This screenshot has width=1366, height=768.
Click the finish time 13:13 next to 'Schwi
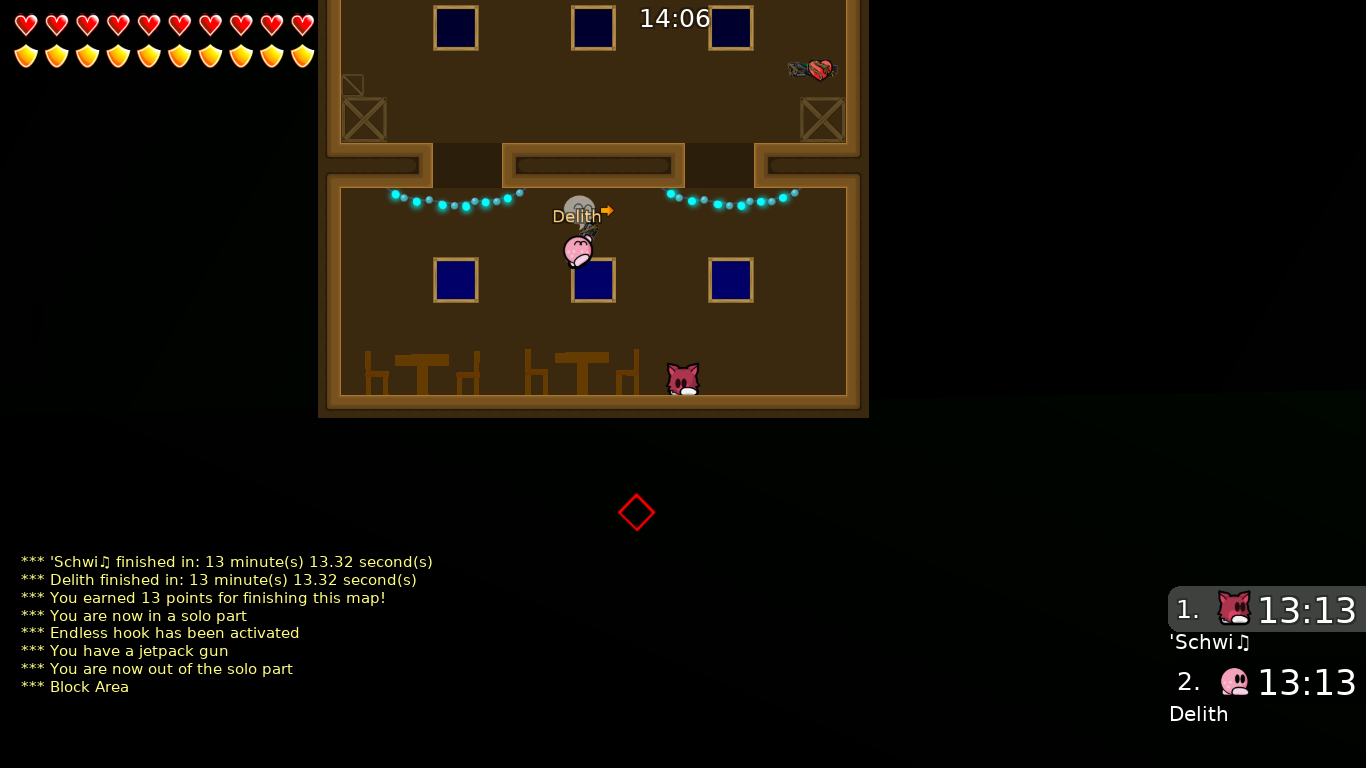pyautogui.click(x=1308, y=609)
